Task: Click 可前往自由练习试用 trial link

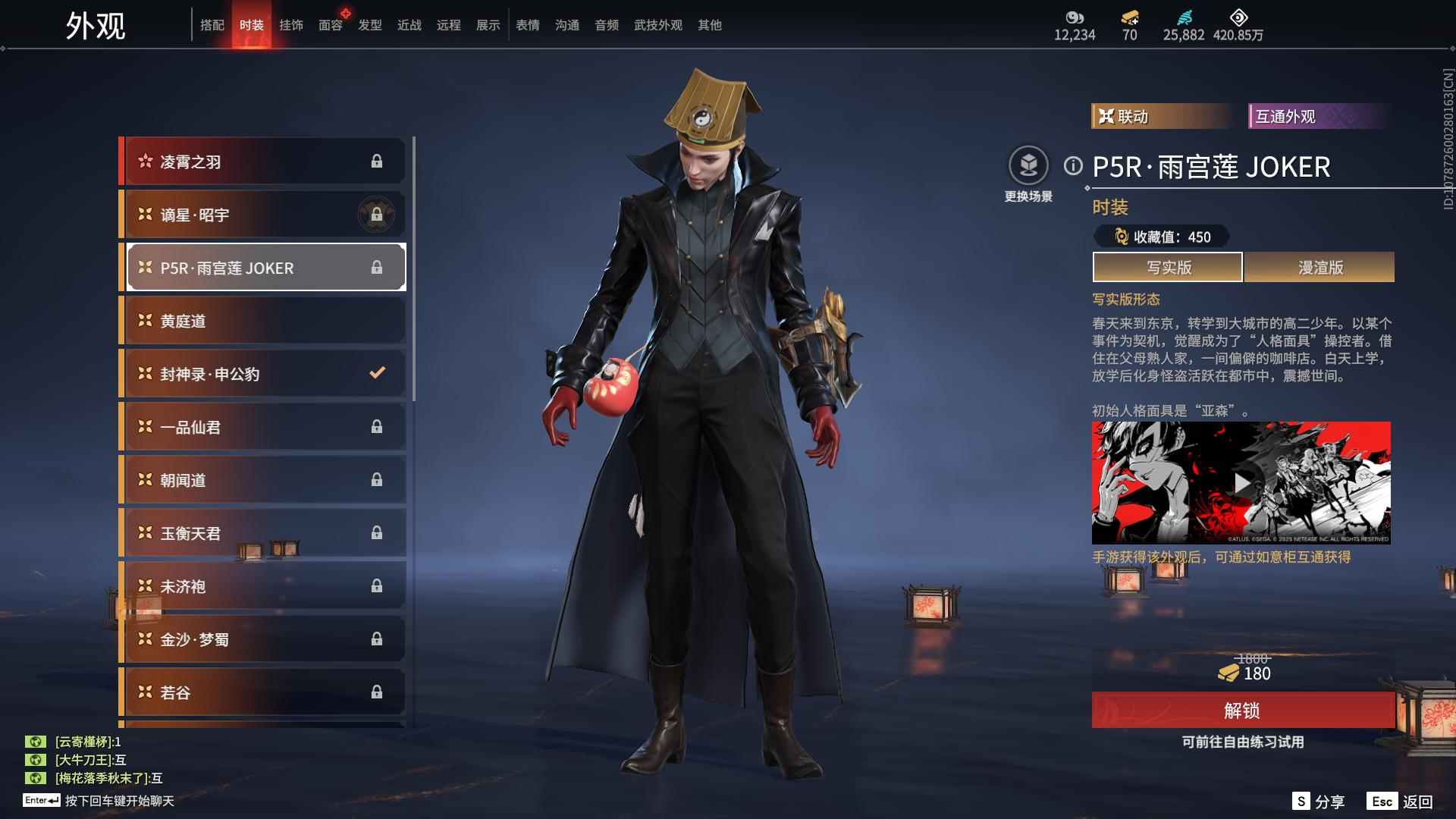Action: click(x=1242, y=742)
